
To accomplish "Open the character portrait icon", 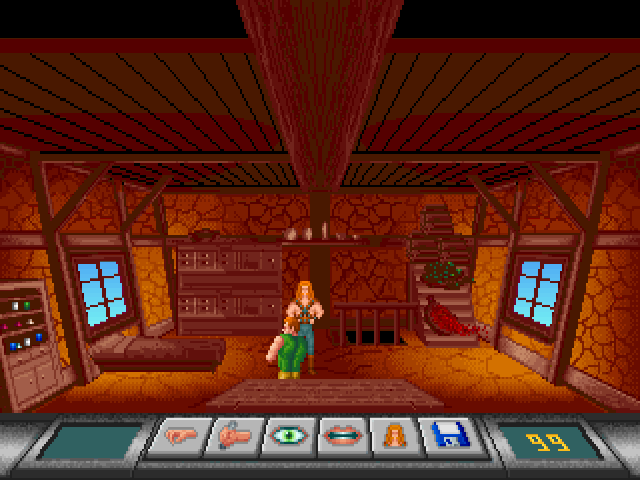I will point(392,438).
